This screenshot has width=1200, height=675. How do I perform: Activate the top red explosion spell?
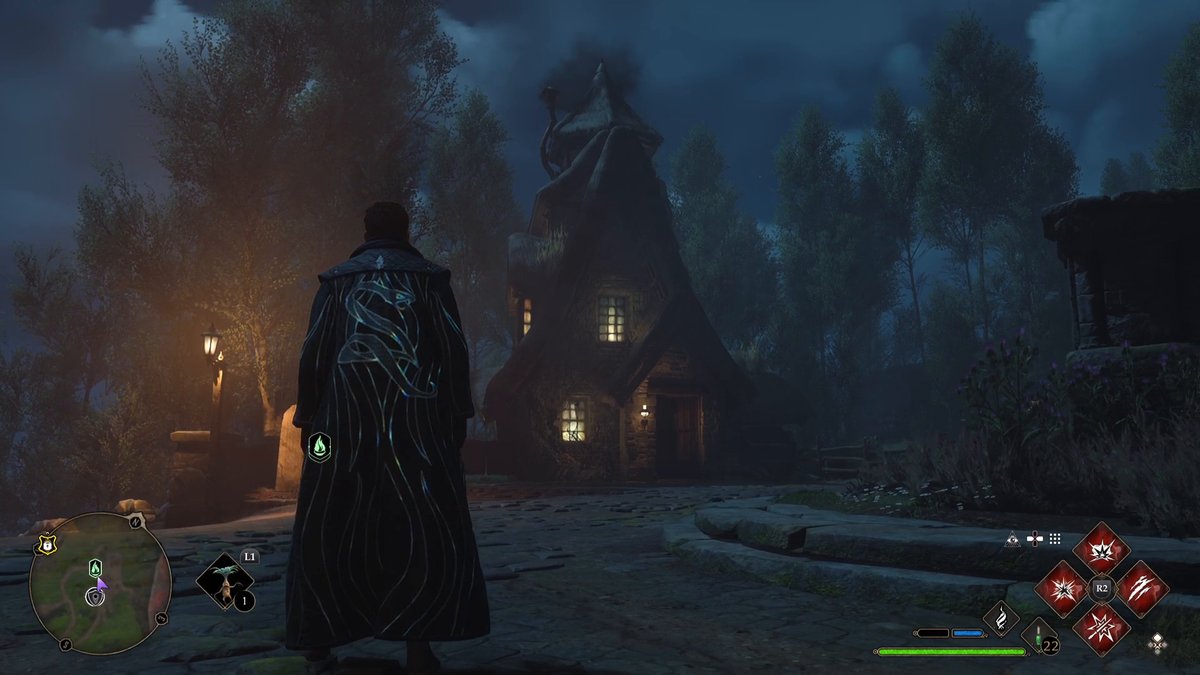[x=1101, y=549]
